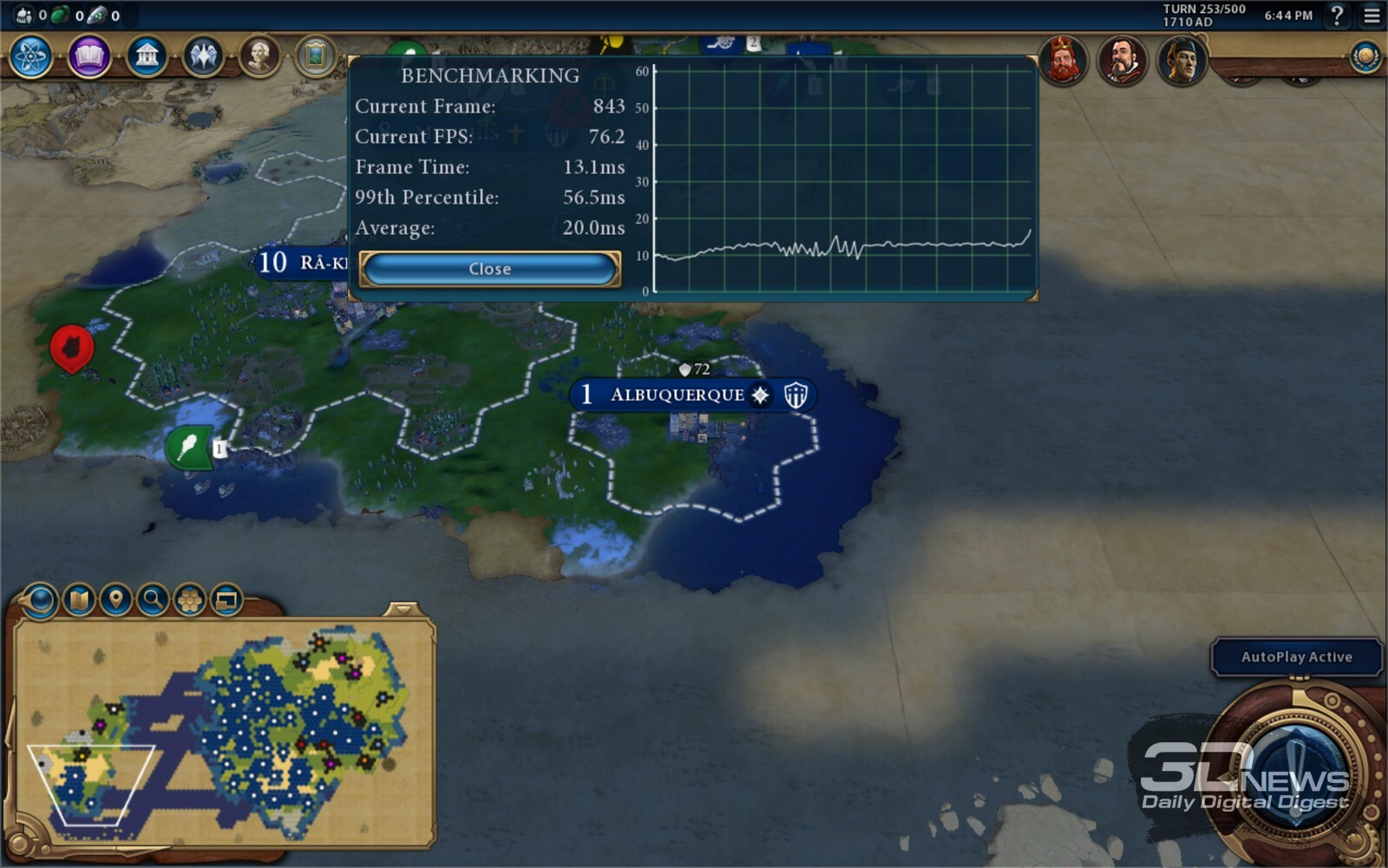Select the leader portrait wearing a dark hat
This screenshot has width=1388, height=868.
(x=1182, y=61)
